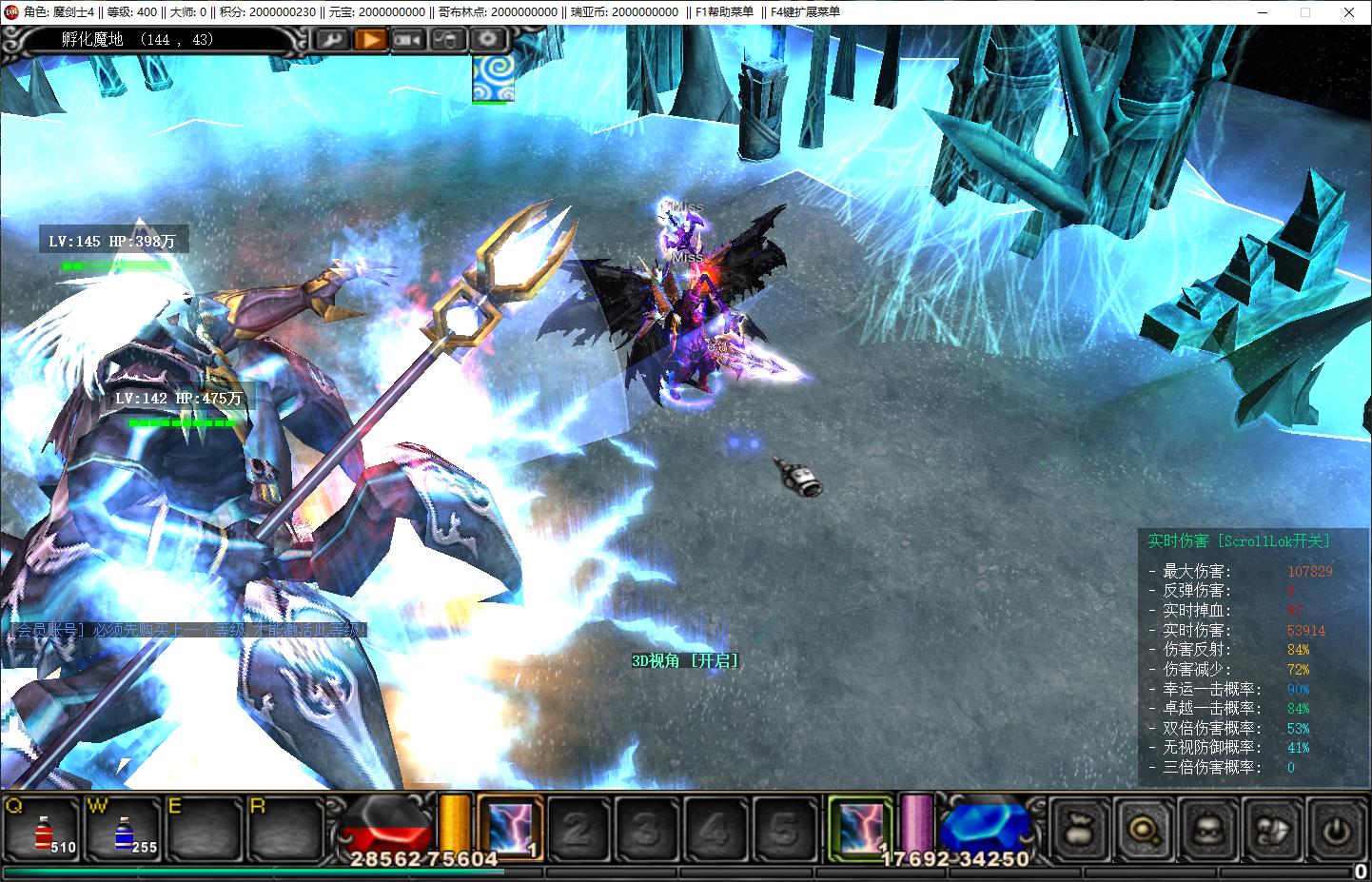Click the wrench tool button
Screen dimensions: 1372x882
(332, 40)
